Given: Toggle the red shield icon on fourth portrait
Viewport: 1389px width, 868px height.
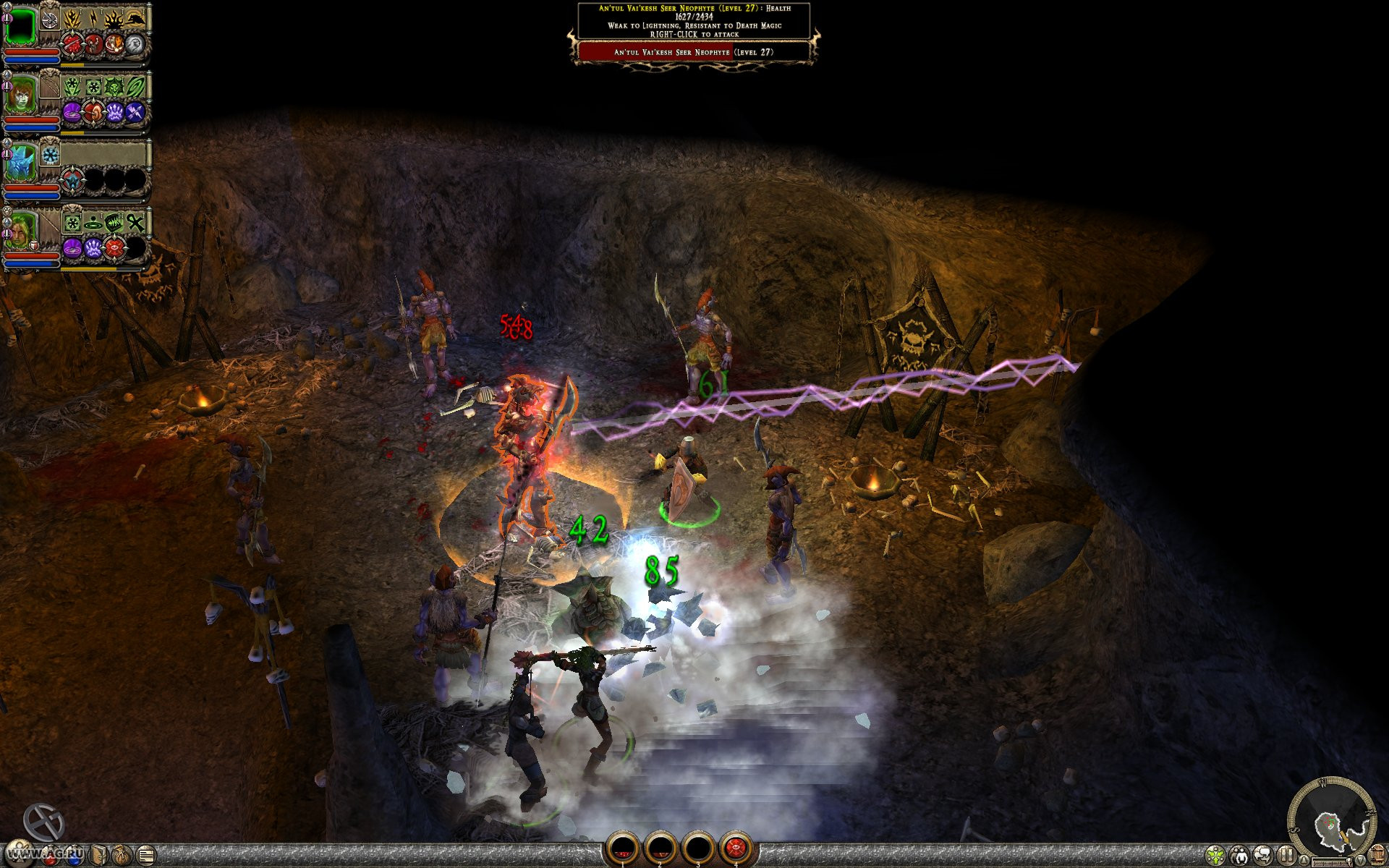Looking at the screenshot, I should click(x=34, y=246).
